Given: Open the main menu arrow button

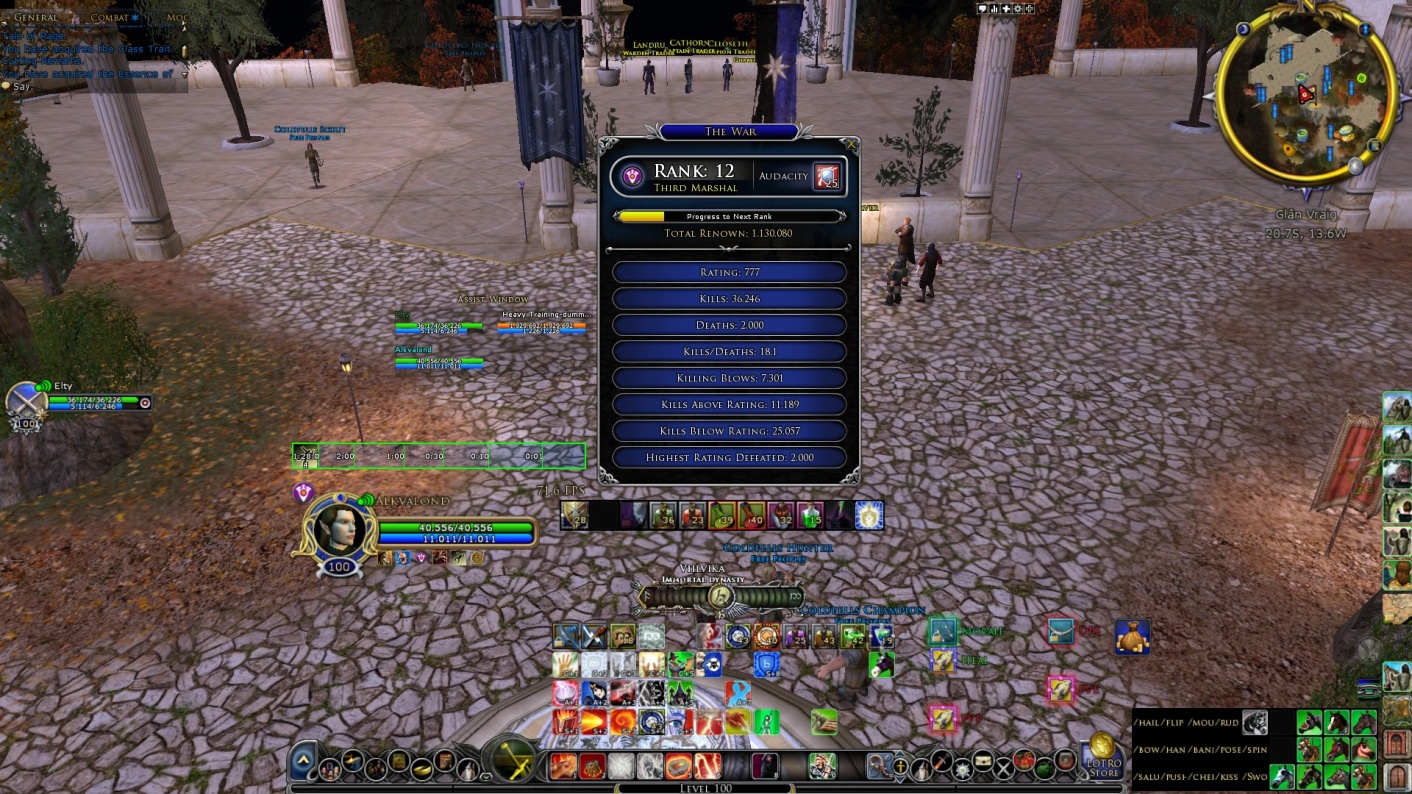Looking at the screenshot, I should coord(304,764).
